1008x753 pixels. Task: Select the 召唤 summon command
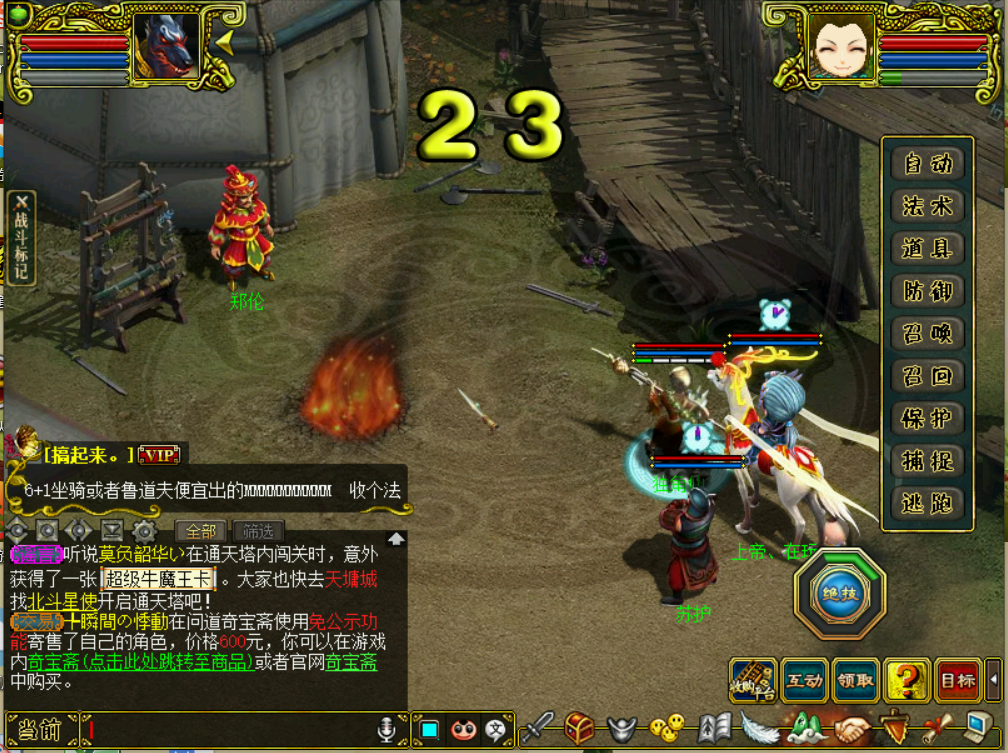click(x=927, y=334)
